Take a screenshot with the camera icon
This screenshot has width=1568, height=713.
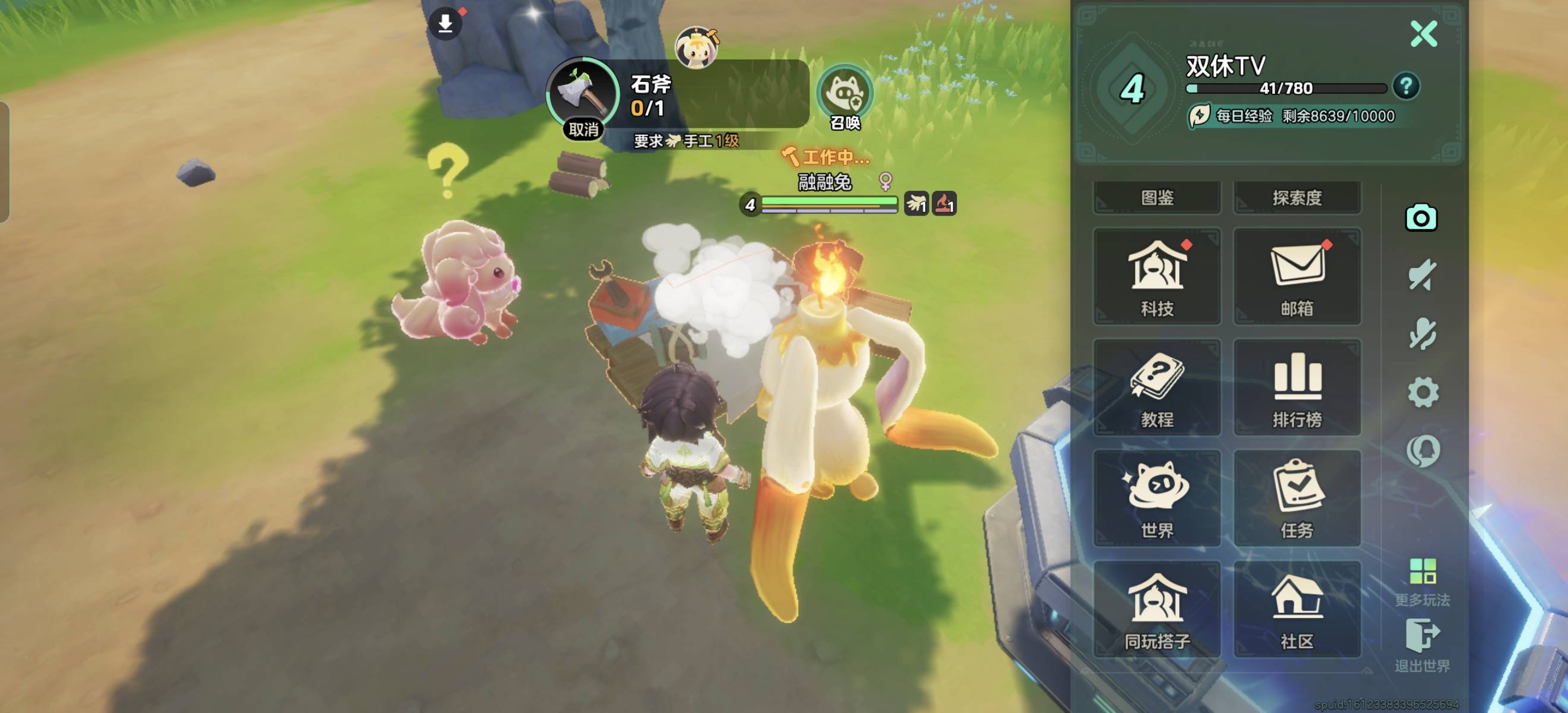pyautogui.click(x=1421, y=218)
